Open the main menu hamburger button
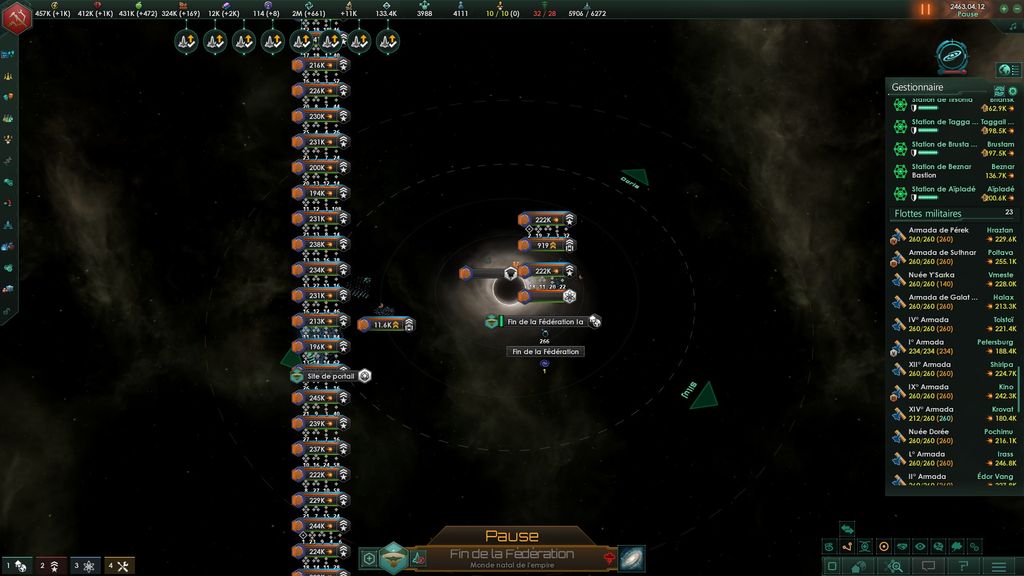Image resolution: width=1024 pixels, height=576 pixels. [x=997, y=566]
